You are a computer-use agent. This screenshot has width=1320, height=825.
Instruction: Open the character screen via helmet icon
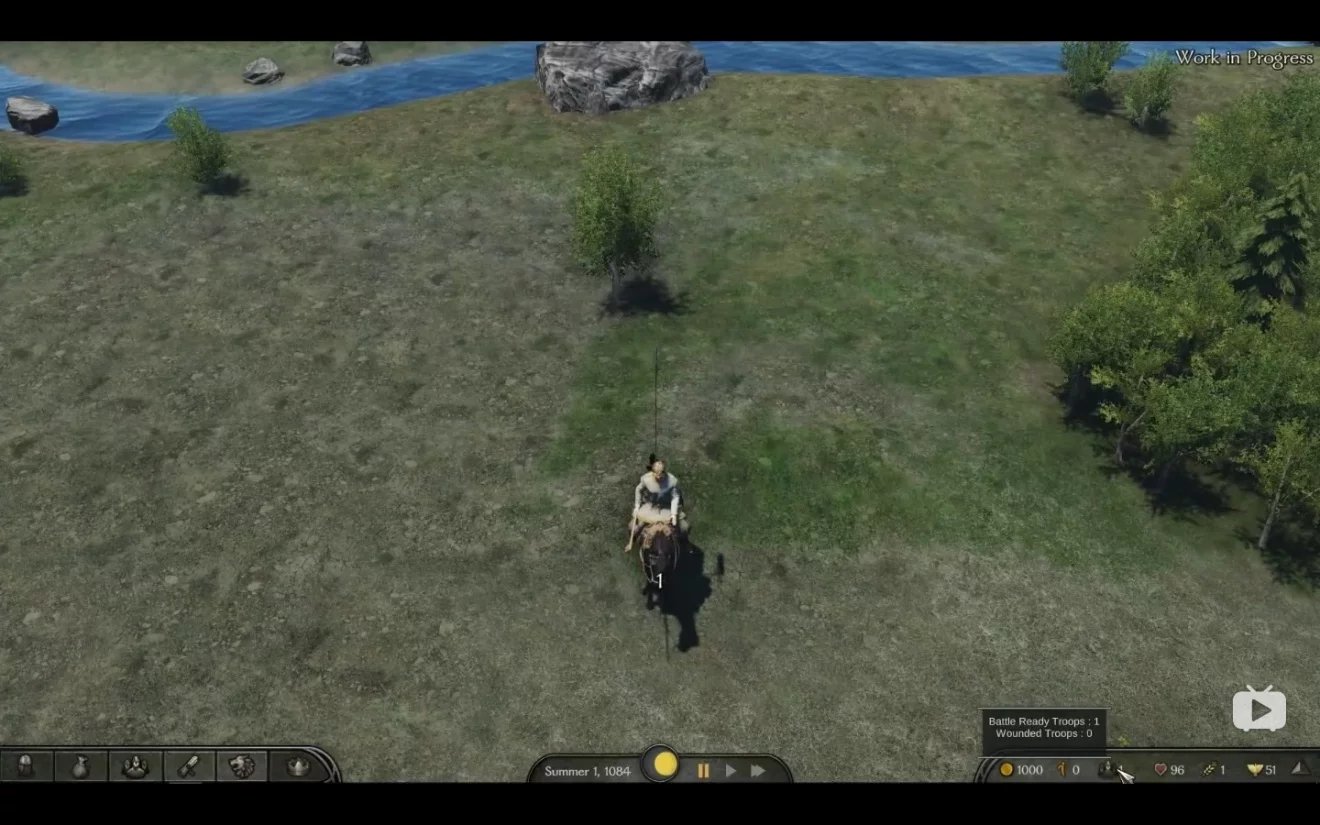pyautogui.click(x=26, y=766)
